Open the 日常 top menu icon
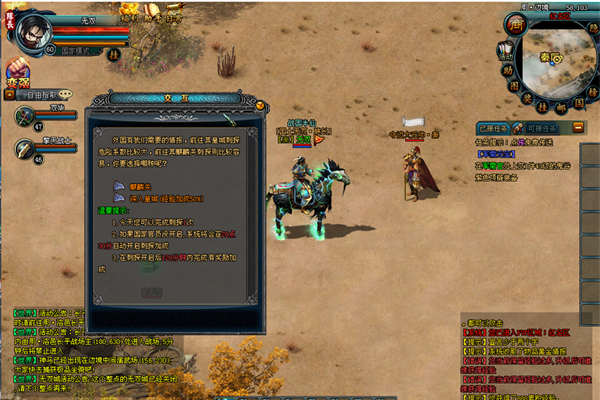 pos(173,17)
